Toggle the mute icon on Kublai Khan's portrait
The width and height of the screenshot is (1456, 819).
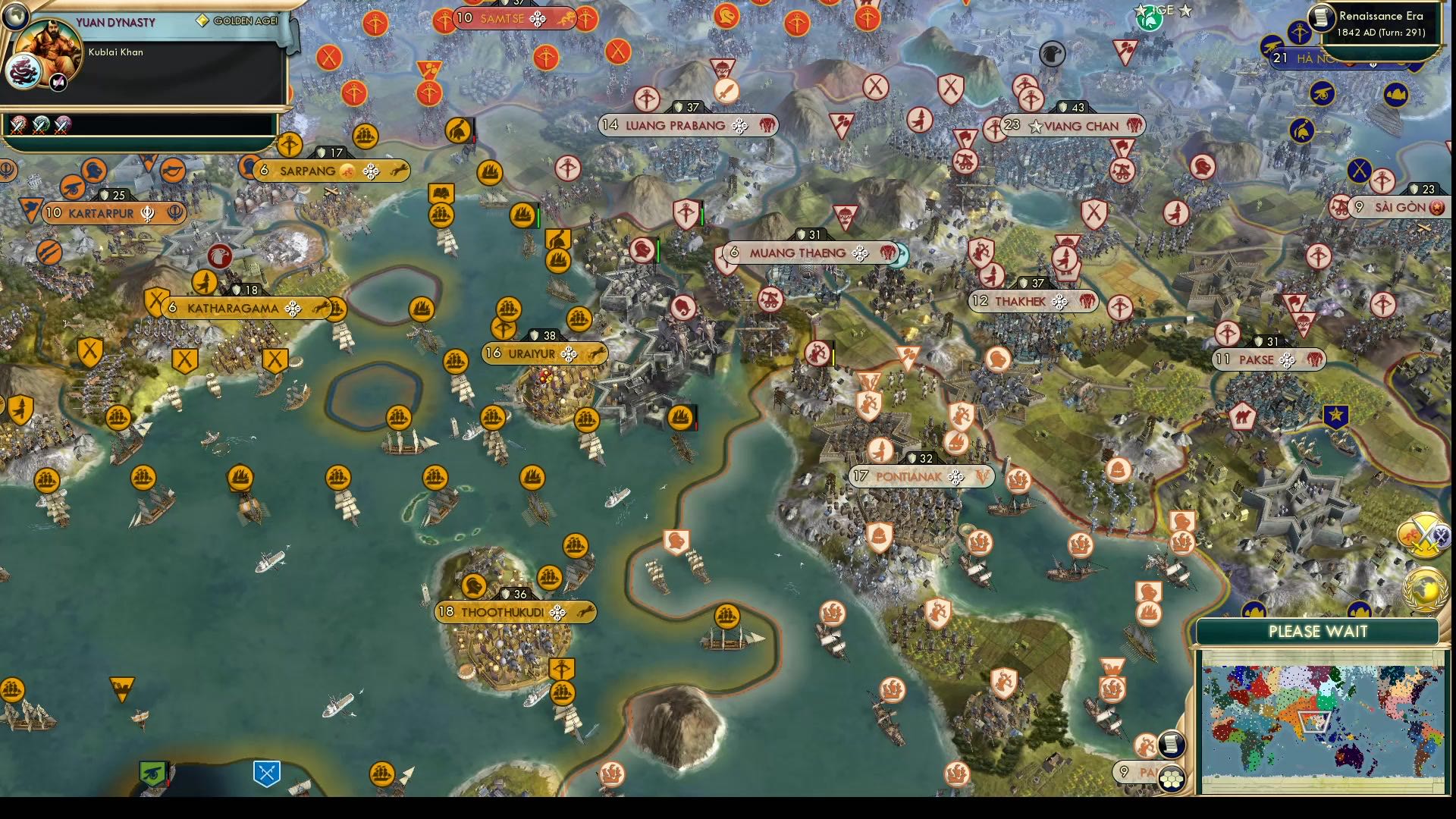58,80
